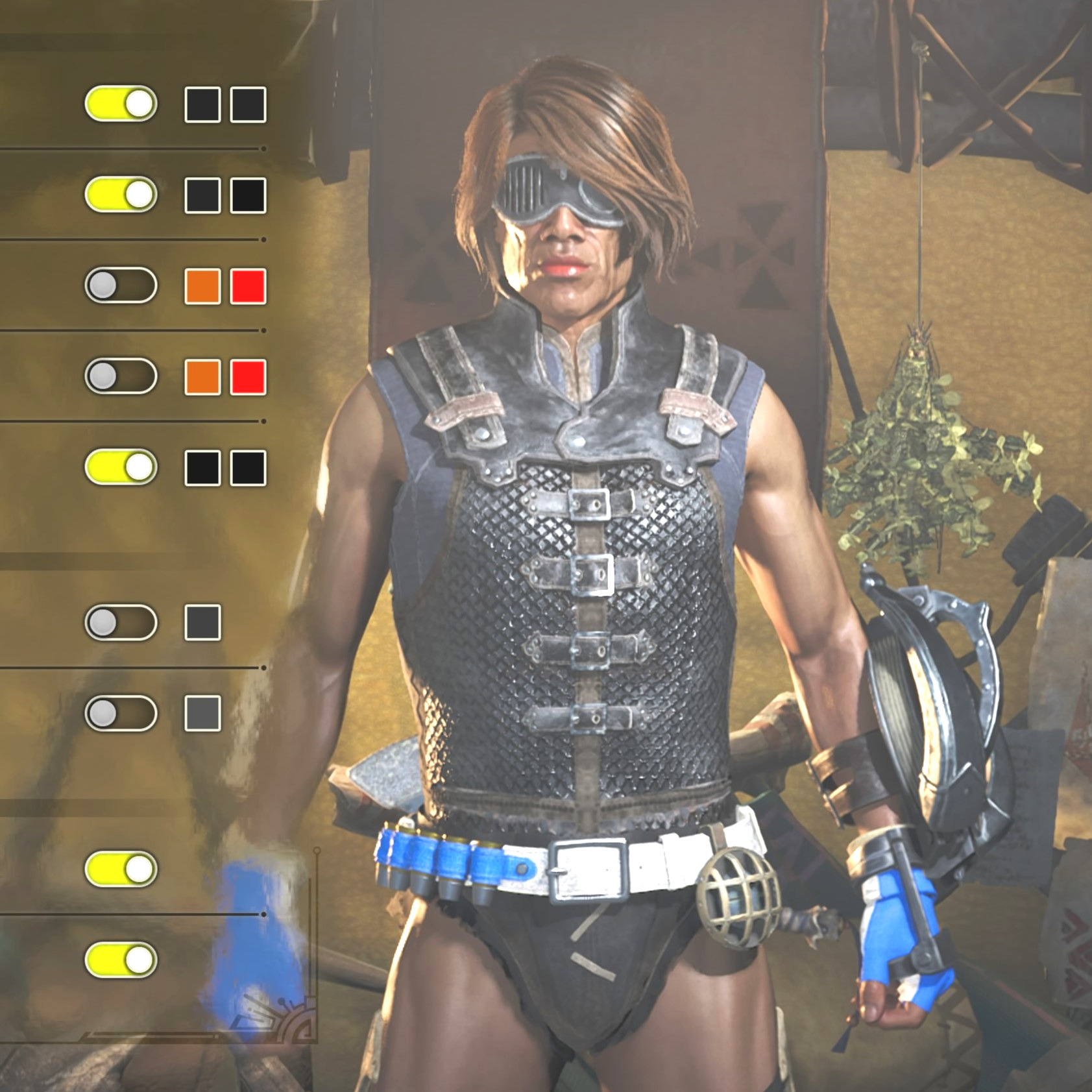The height and width of the screenshot is (1092, 1092).
Task: Turn off the topmost yellow toggle
Action: (121, 104)
